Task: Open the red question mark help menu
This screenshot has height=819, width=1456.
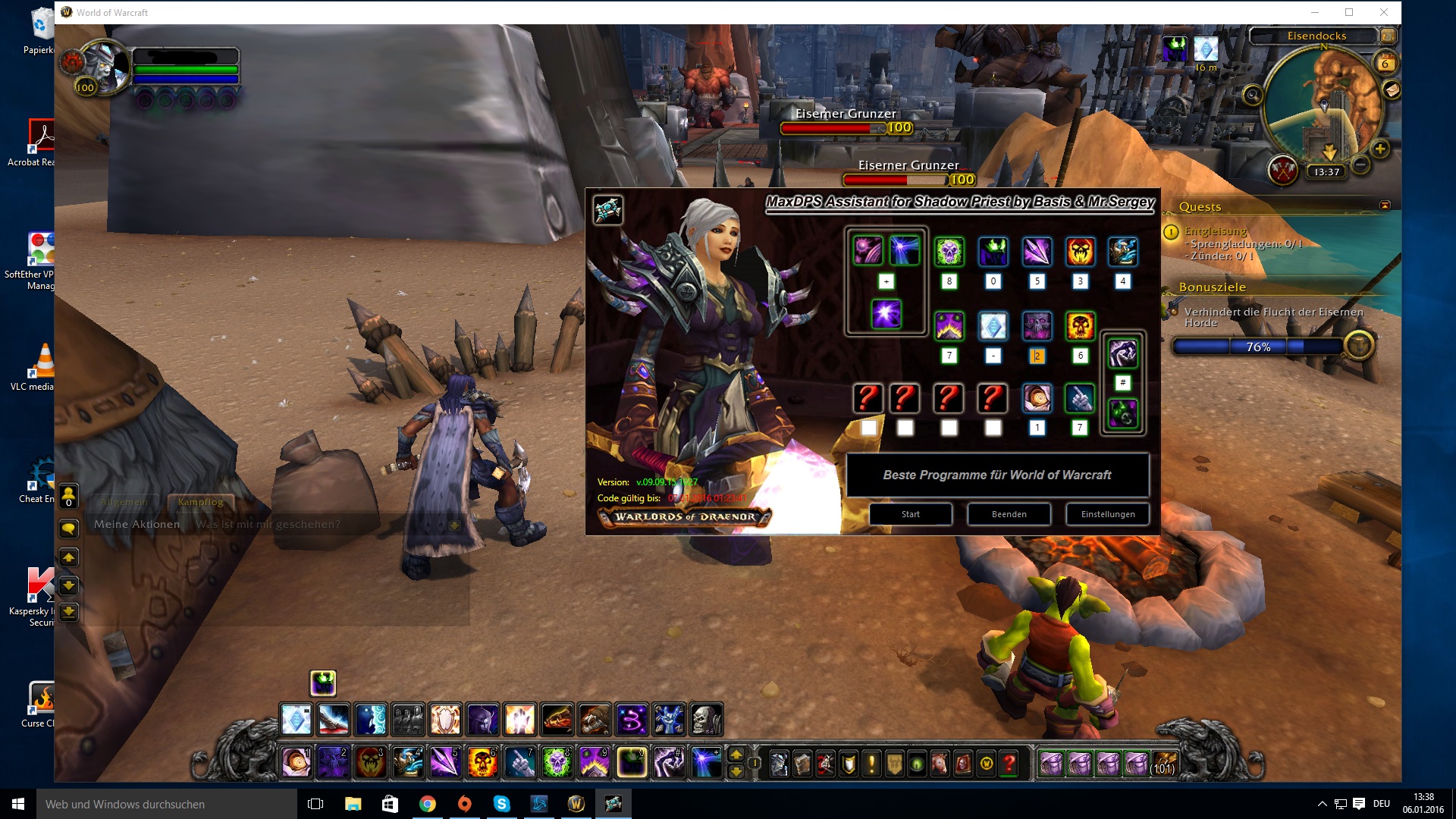Action: (1009, 764)
